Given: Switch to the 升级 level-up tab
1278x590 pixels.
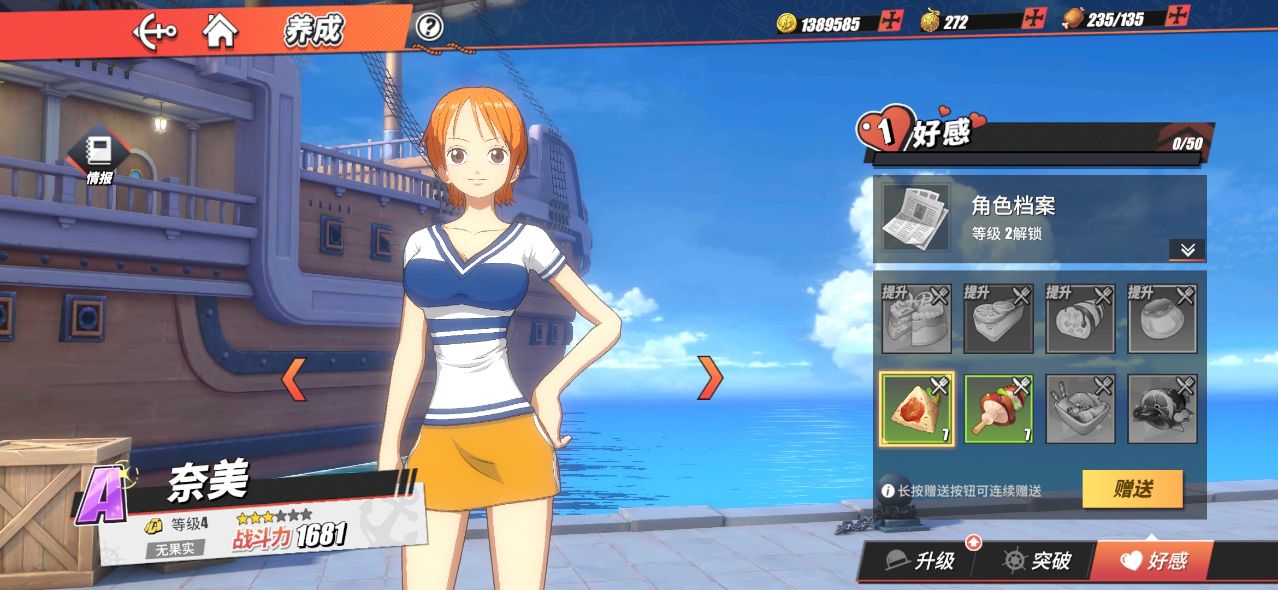Looking at the screenshot, I should (922, 561).
